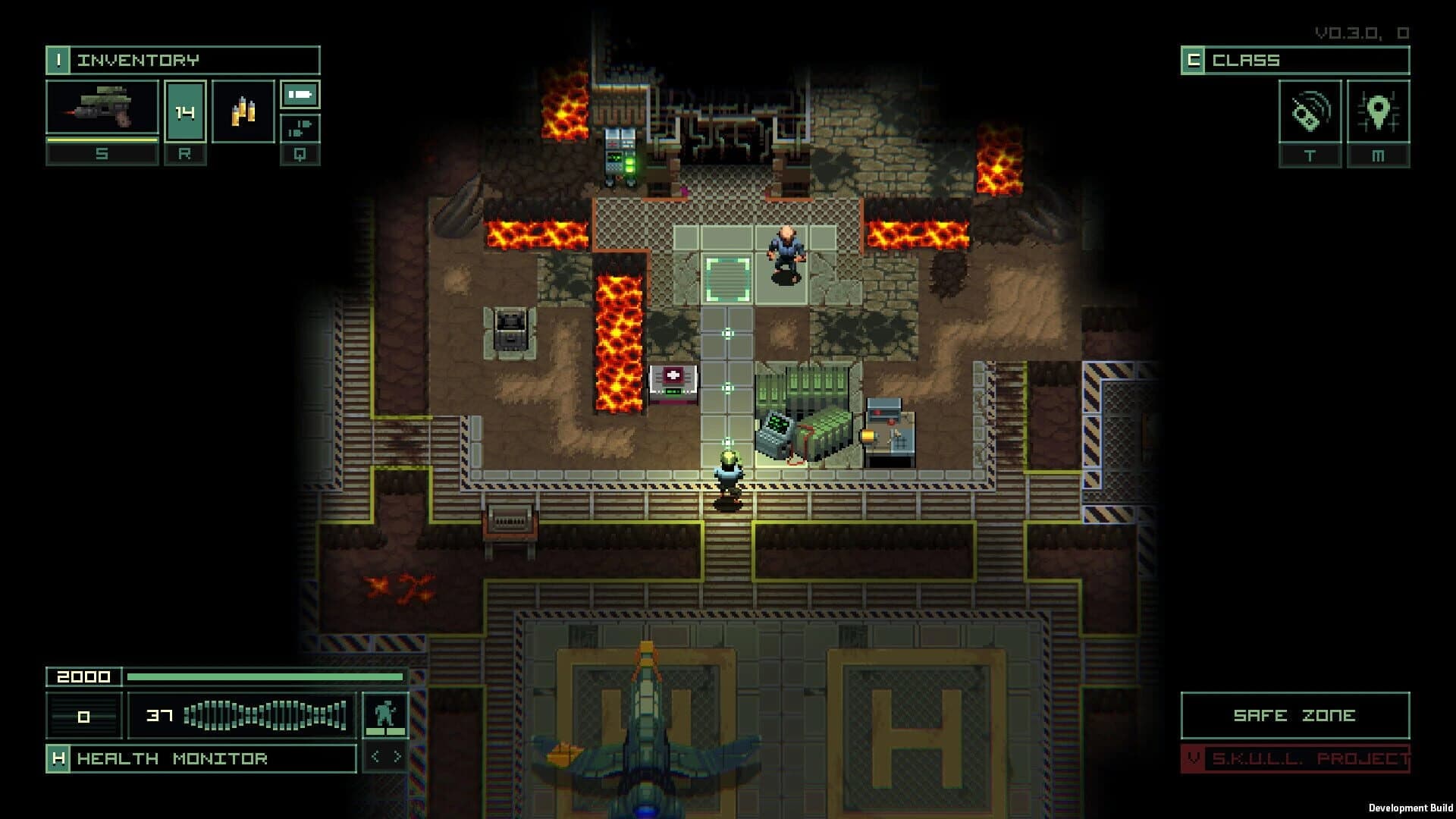
Task: Toggle the I key Inventory header badge
Action: pos(58,59)
